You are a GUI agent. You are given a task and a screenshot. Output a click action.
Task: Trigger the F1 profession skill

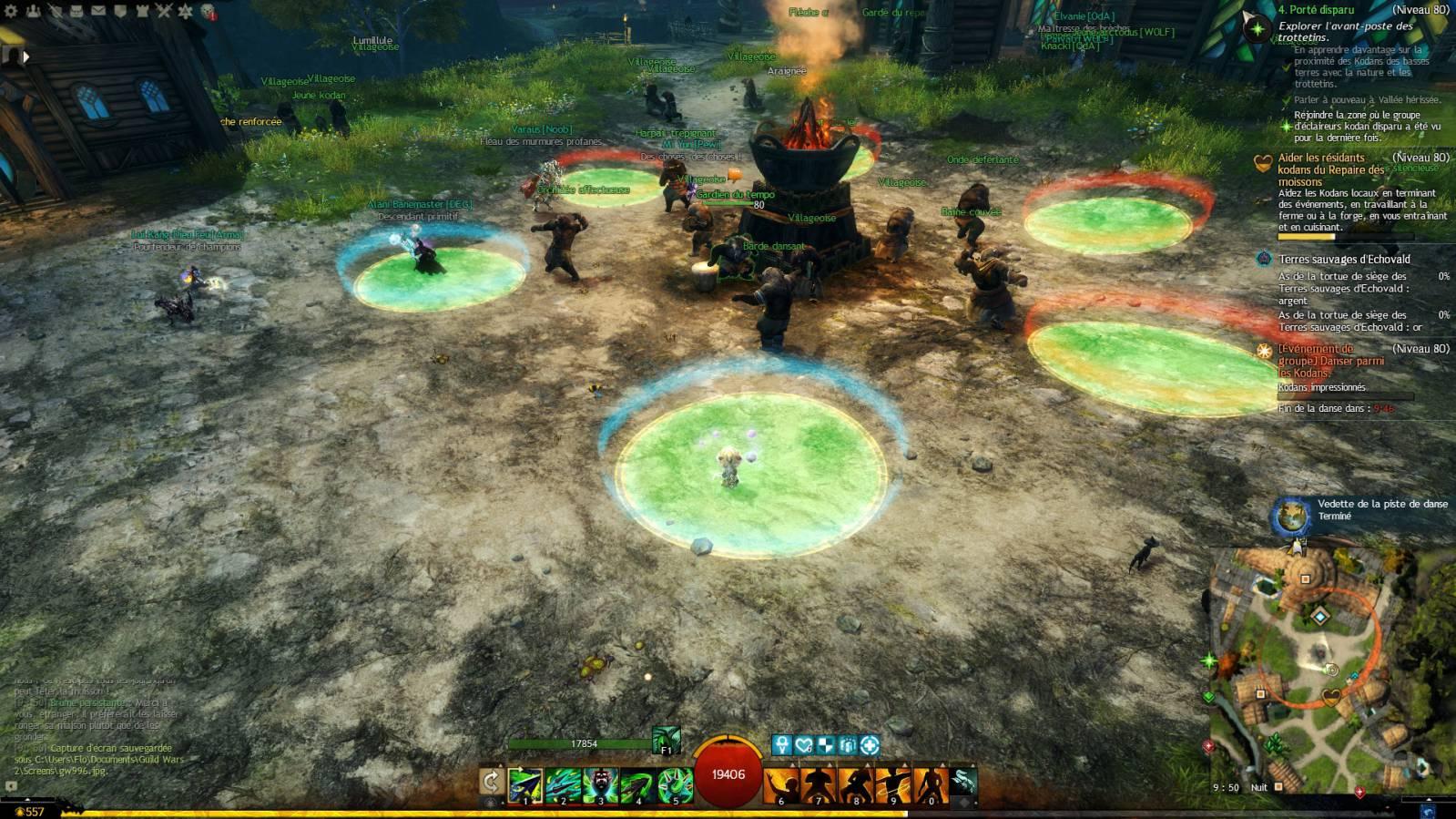(x=666, y=742)
